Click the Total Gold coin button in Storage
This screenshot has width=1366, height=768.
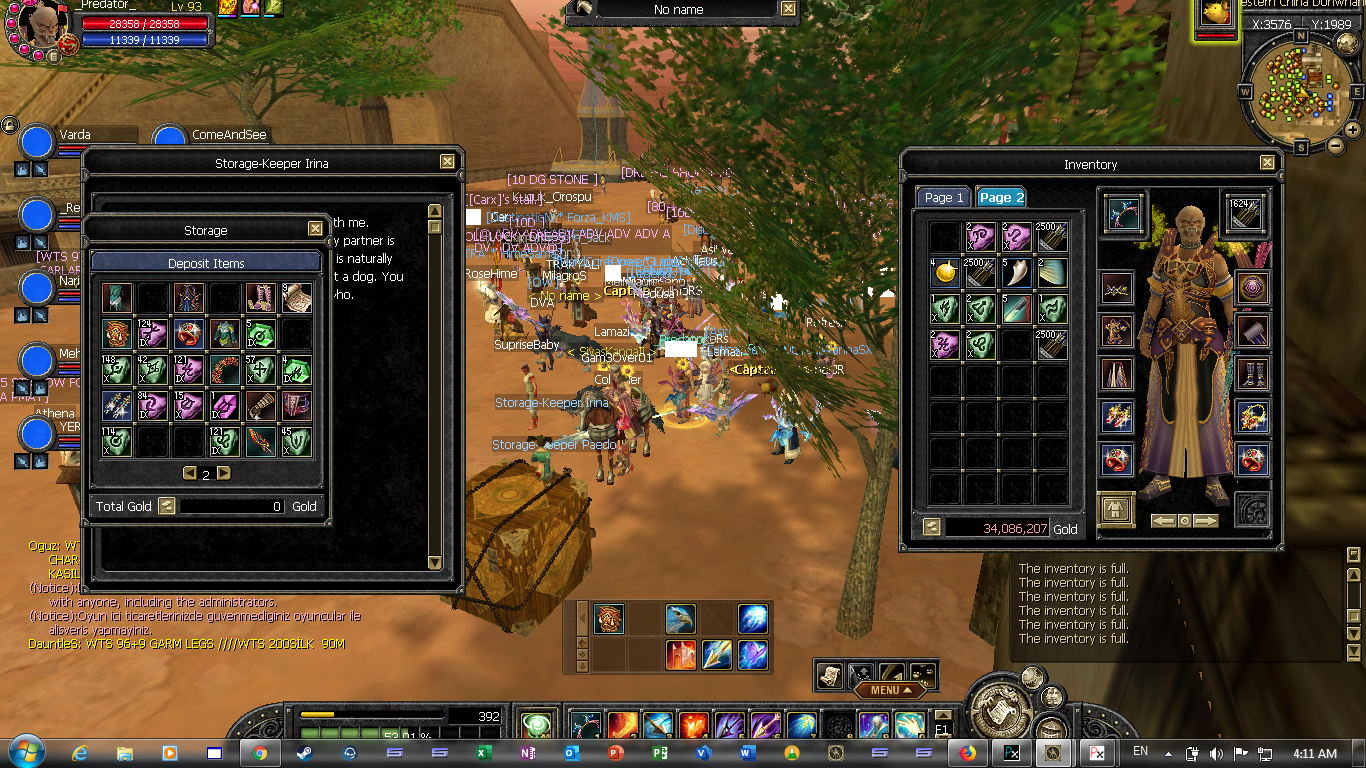click(167, 506)
